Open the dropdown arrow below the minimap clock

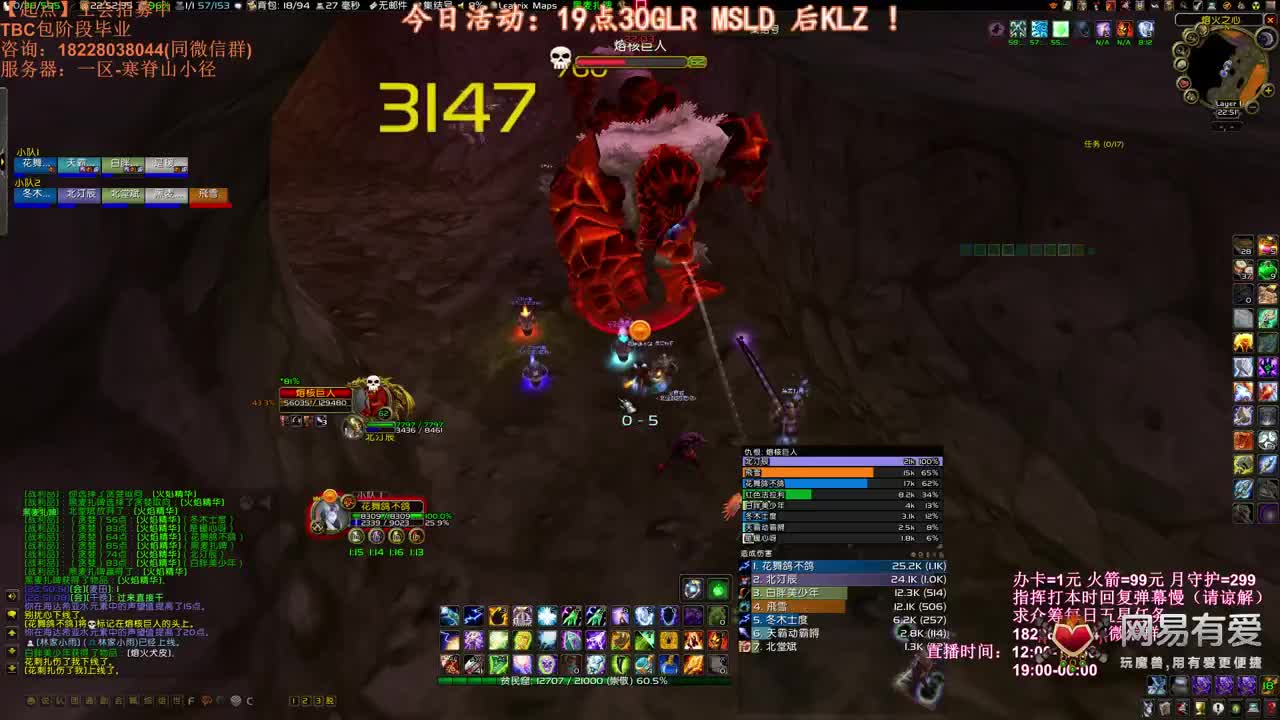pos(1225,126)
